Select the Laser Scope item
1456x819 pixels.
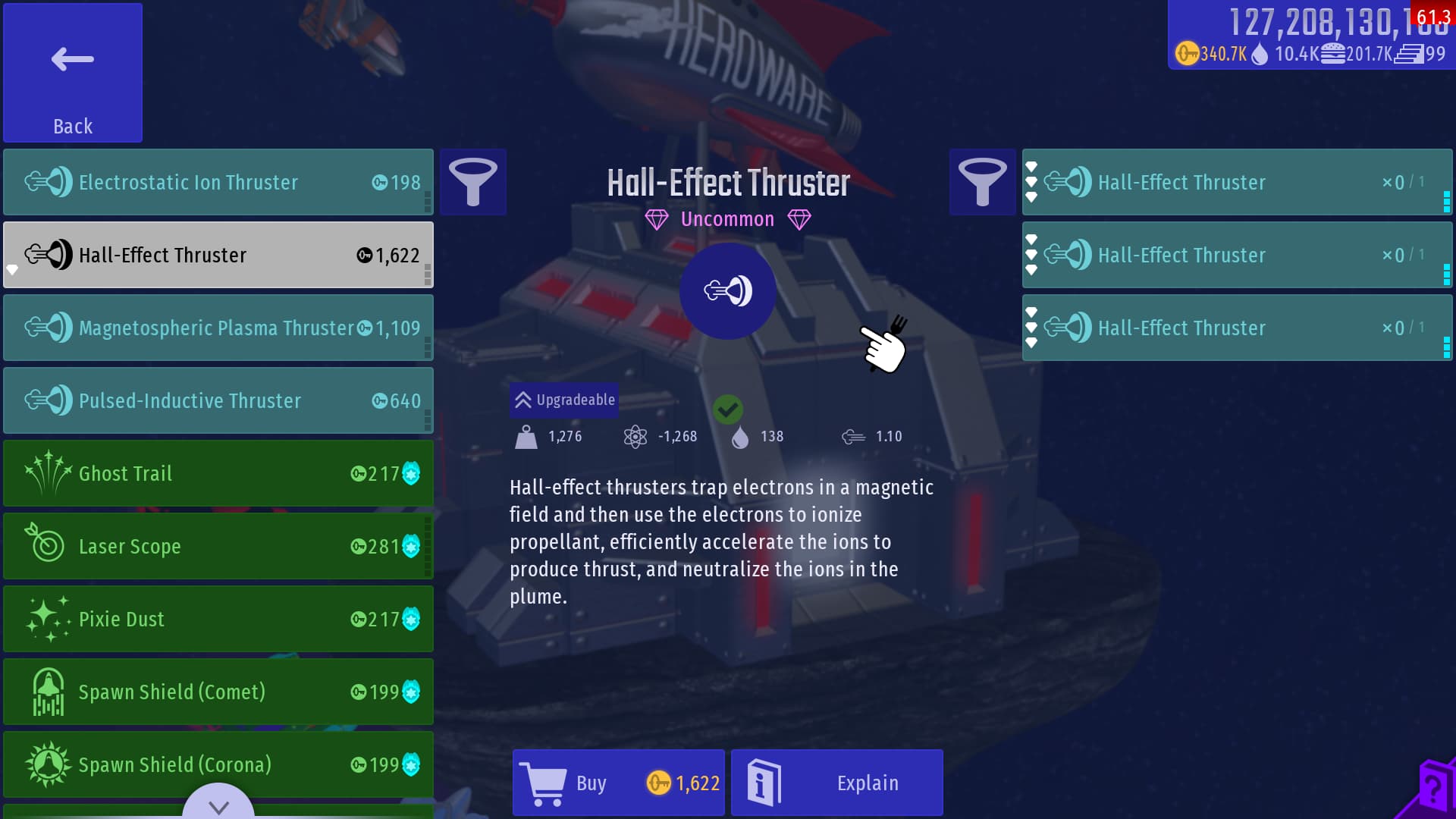click(218, 546)
